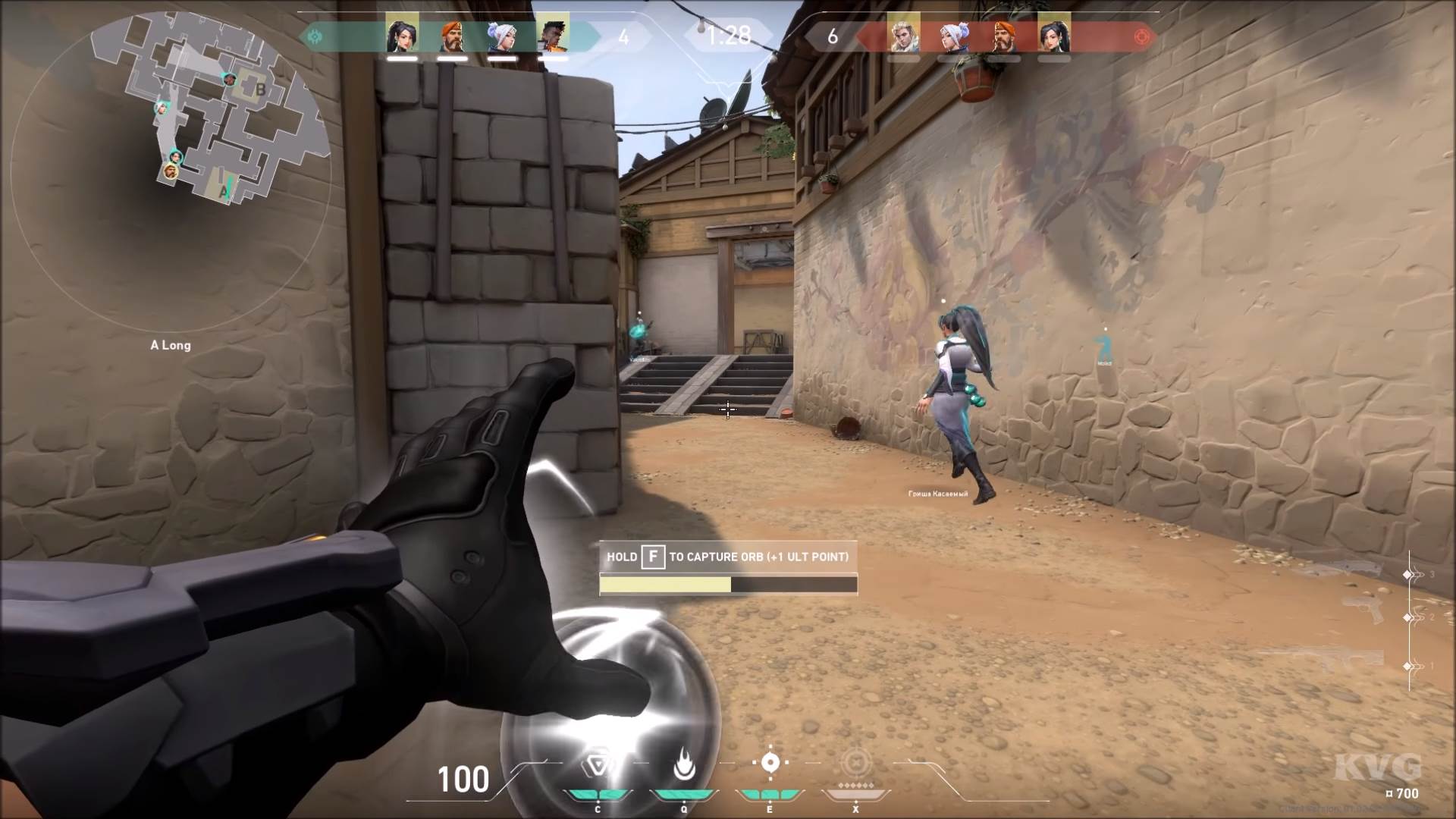This screenshot has height=819, width=1456.
Task: Select weapon slot 2 pistol icon
Action: click(x=1363, y=610)
